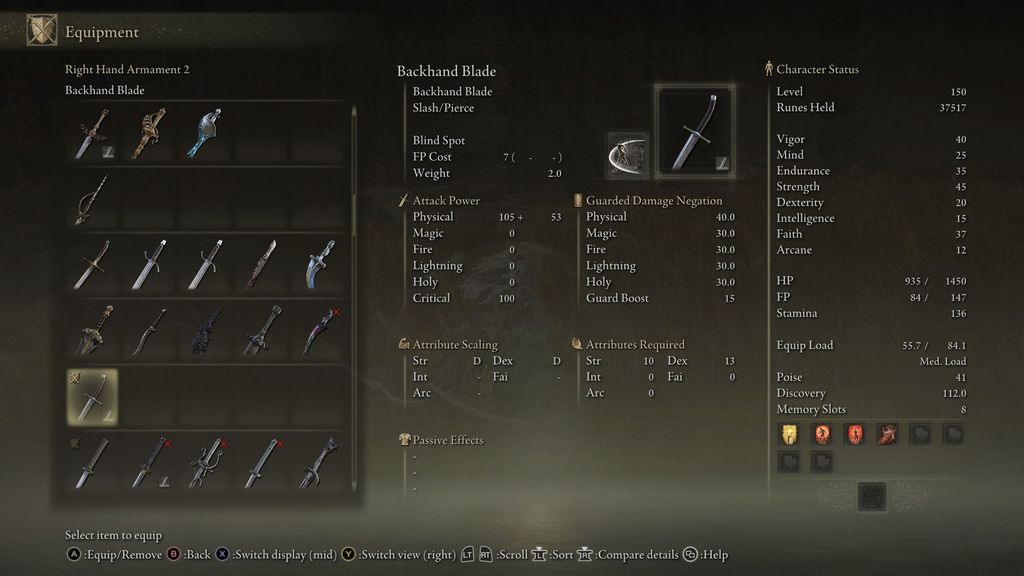Image resolution: width=1024 pixels, height=576 pixels.
Task: Select the ornate golden-brown hilted weapon
Action: (x=148, y=134)
